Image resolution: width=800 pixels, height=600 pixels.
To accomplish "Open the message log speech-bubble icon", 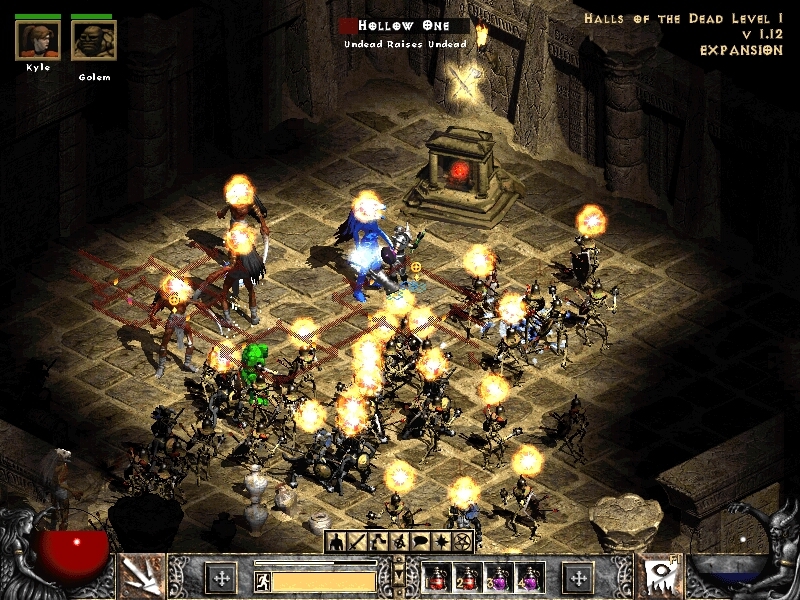I will pos(420,542).
